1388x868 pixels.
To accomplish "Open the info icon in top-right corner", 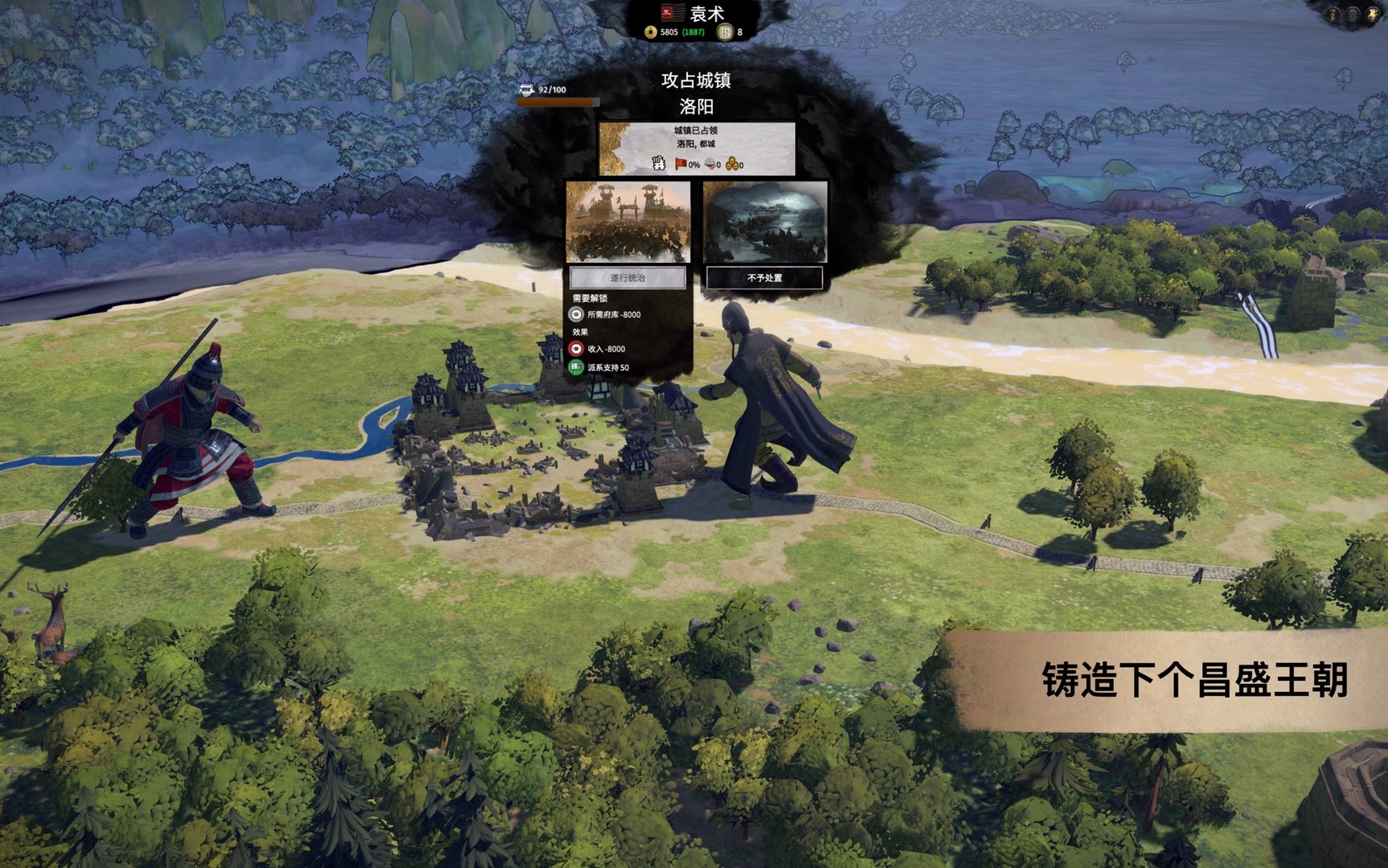I will (1334, 14).
